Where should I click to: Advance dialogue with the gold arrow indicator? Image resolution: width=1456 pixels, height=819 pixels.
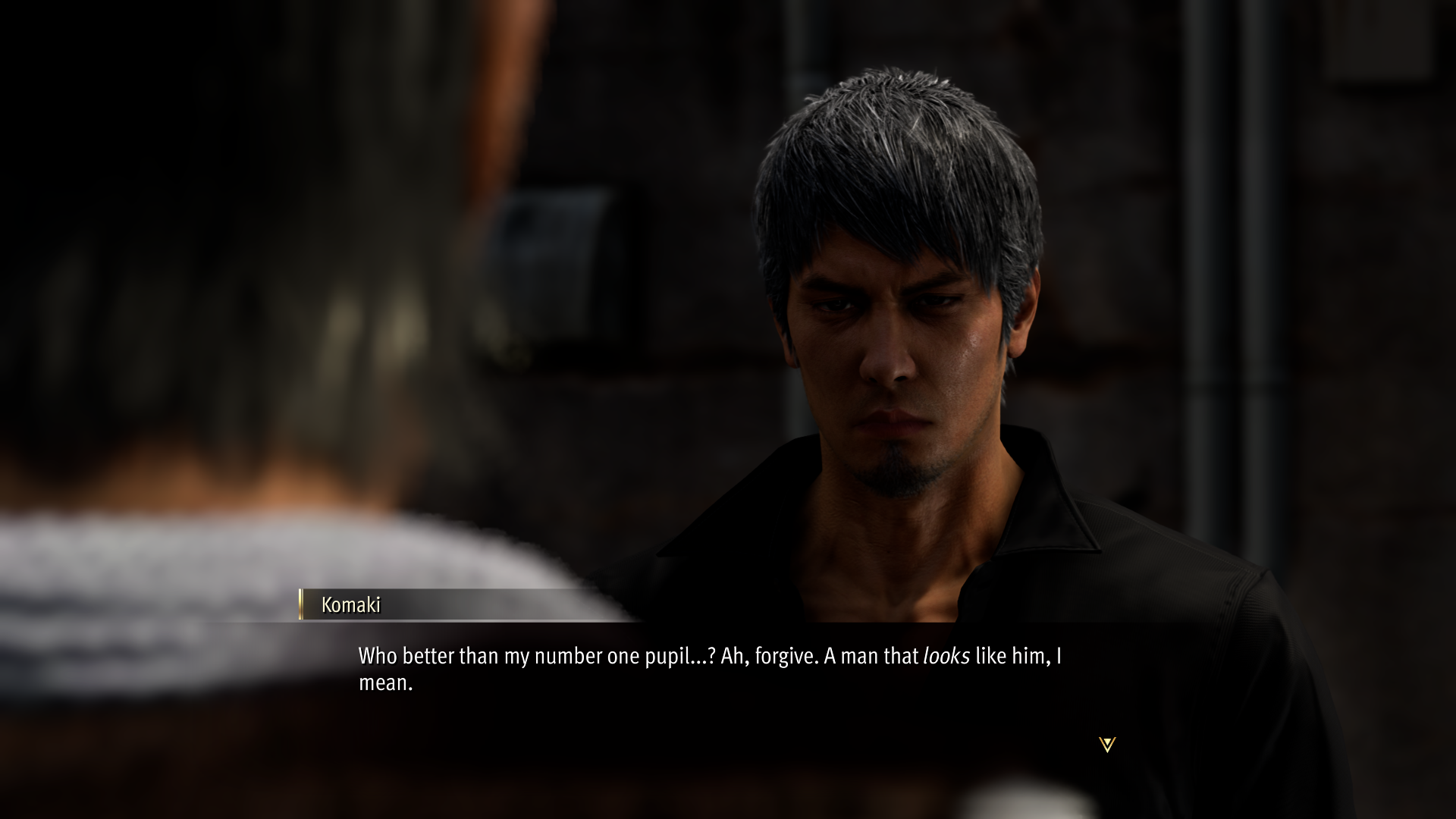(1106, 744)
